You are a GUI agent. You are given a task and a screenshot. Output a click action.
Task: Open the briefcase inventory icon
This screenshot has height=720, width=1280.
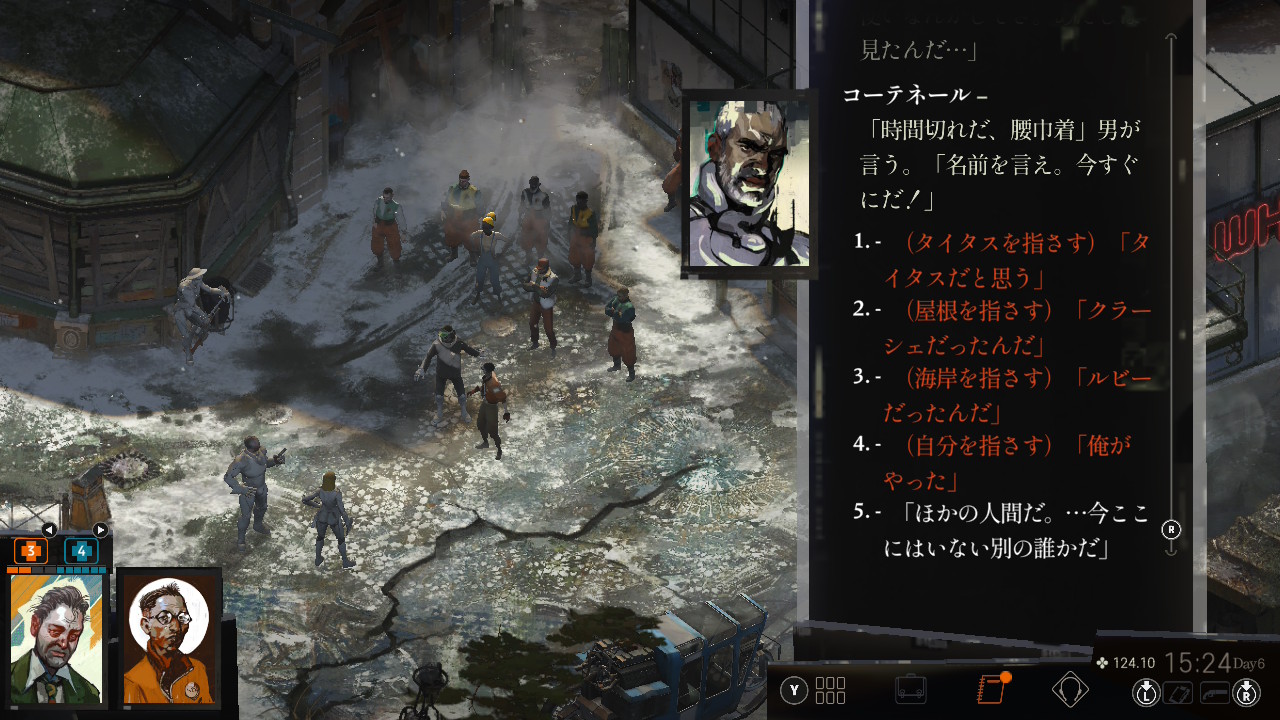911,689
